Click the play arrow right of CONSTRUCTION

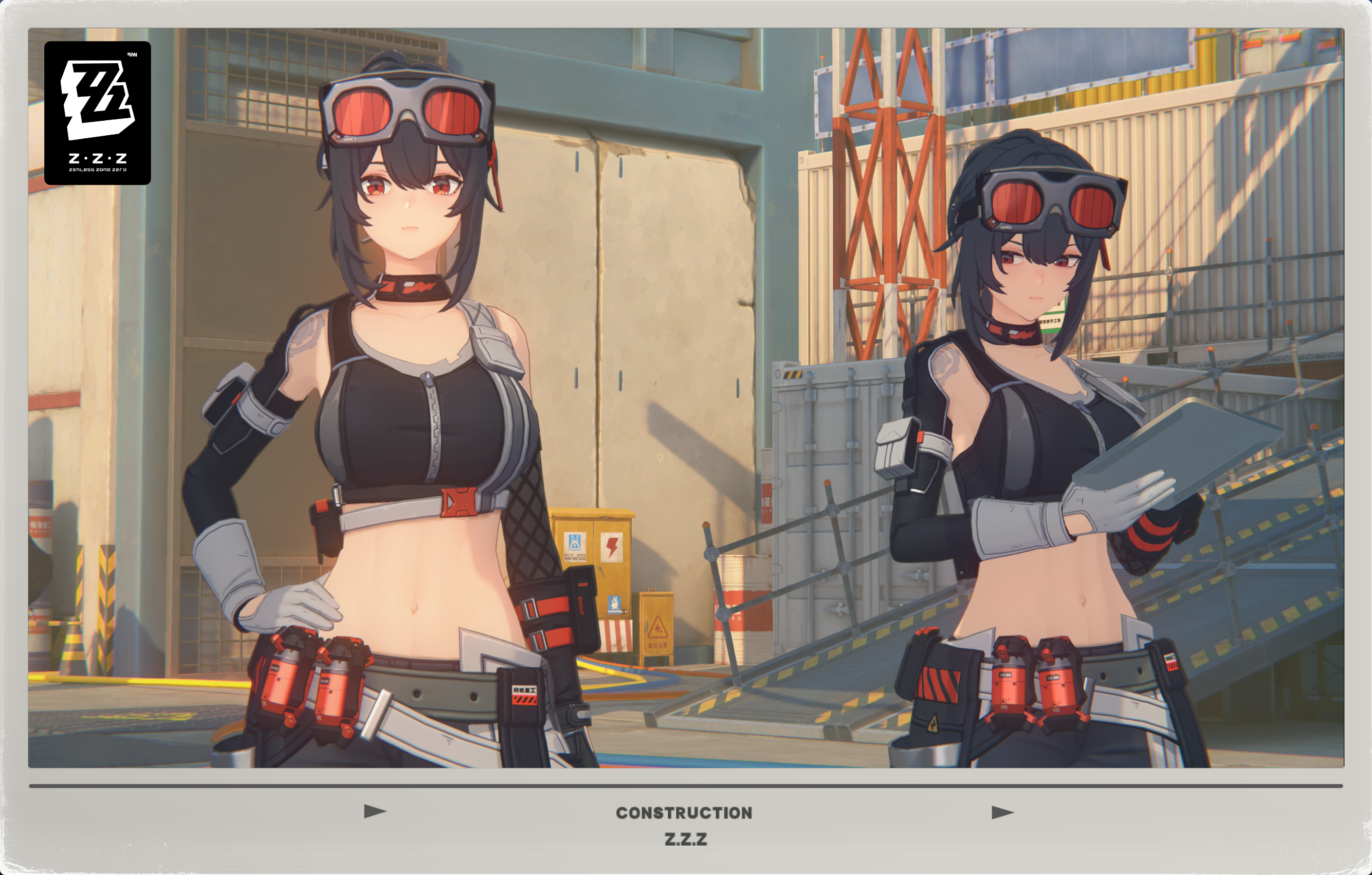tap(1002, 812)
